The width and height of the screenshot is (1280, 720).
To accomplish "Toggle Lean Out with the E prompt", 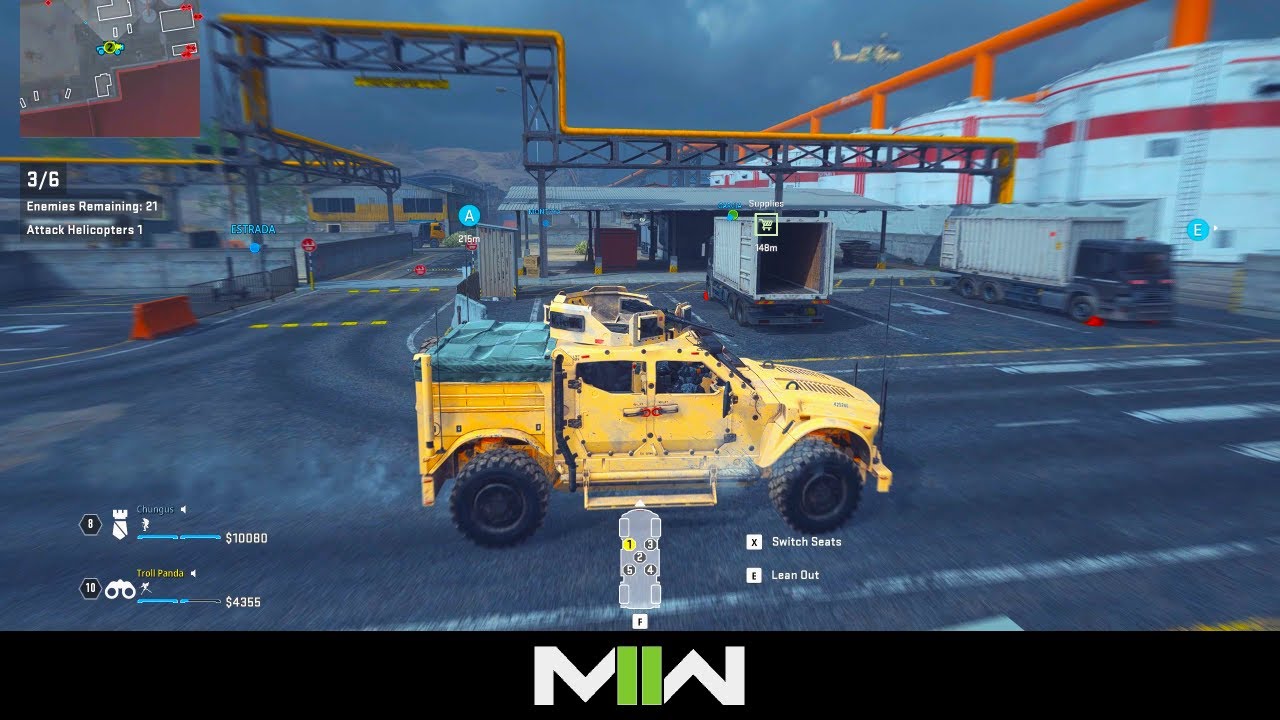I will (x=752, y=574).
